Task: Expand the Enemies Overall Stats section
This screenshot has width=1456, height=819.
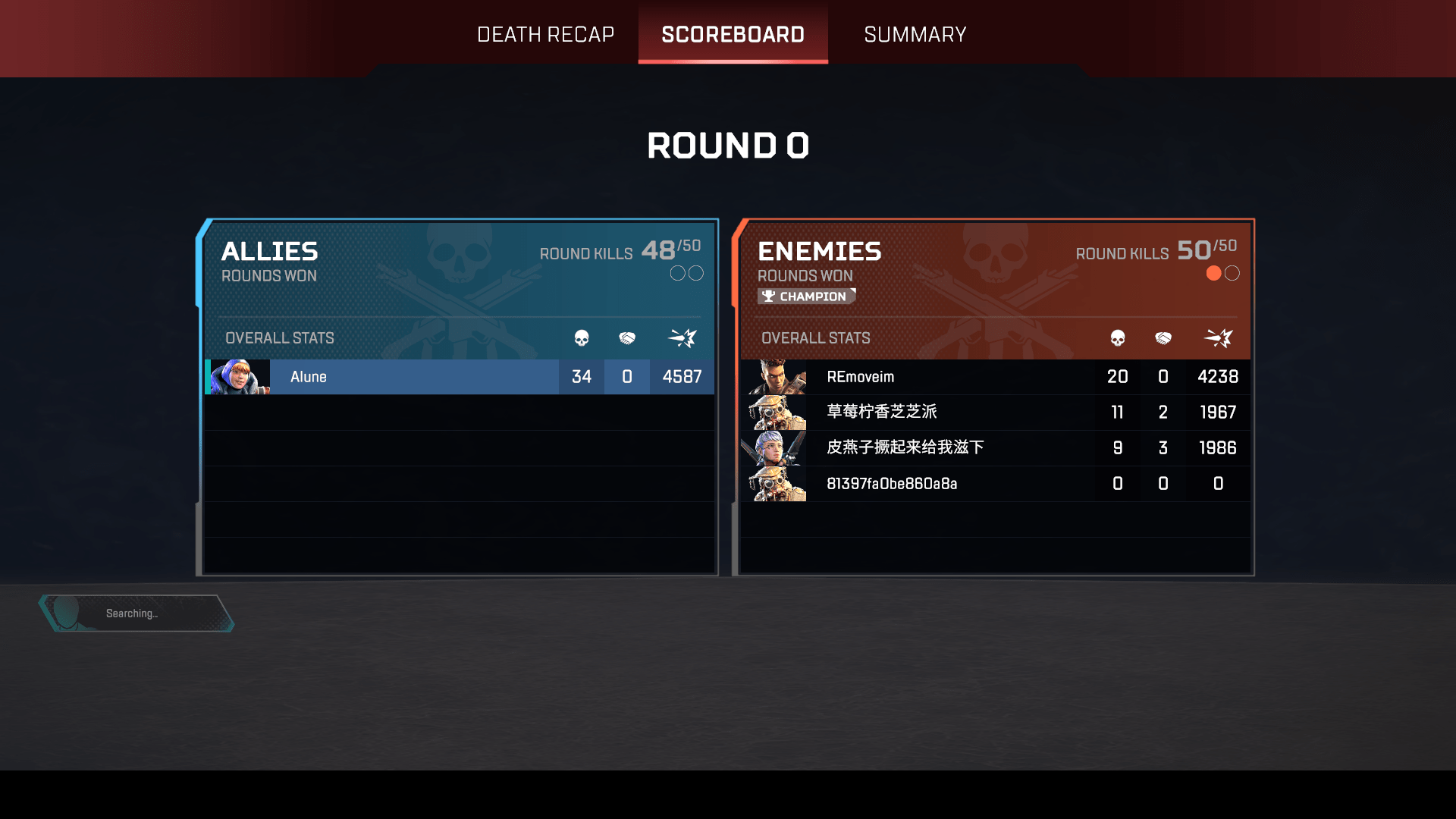Action: point(816,338)
